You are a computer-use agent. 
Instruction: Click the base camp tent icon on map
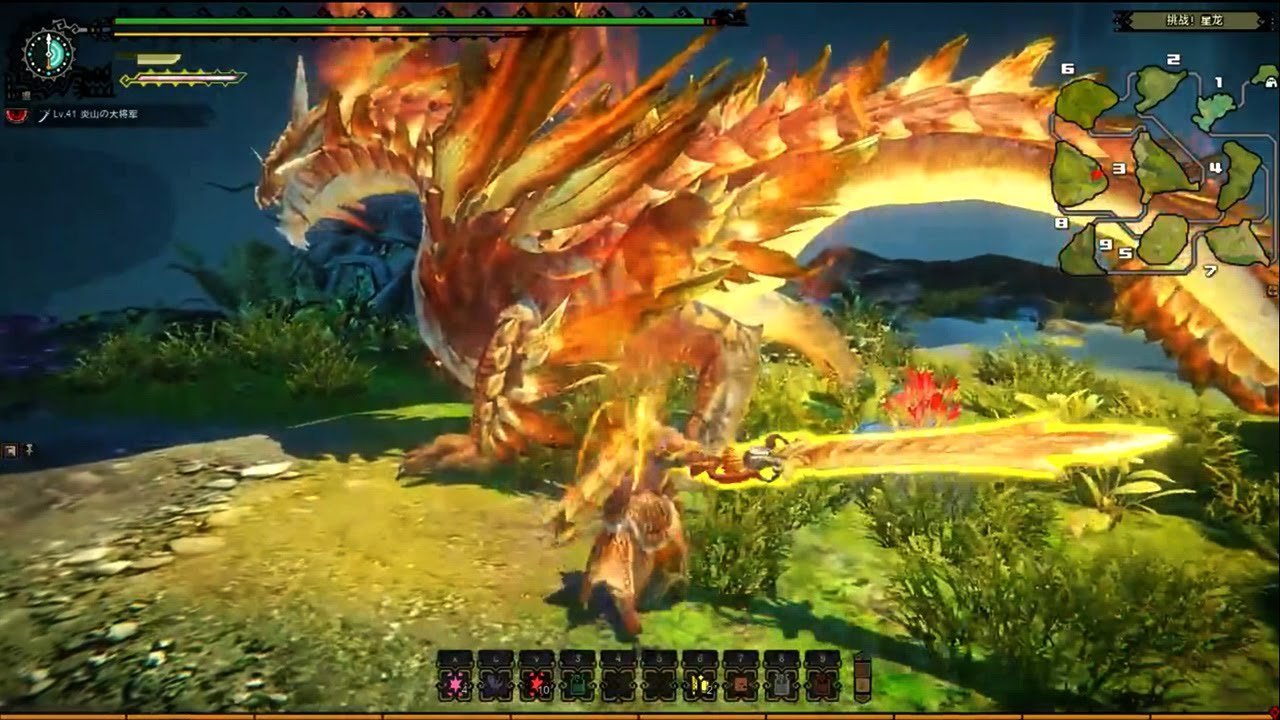pyautogui.click(x=1266, y=74)
